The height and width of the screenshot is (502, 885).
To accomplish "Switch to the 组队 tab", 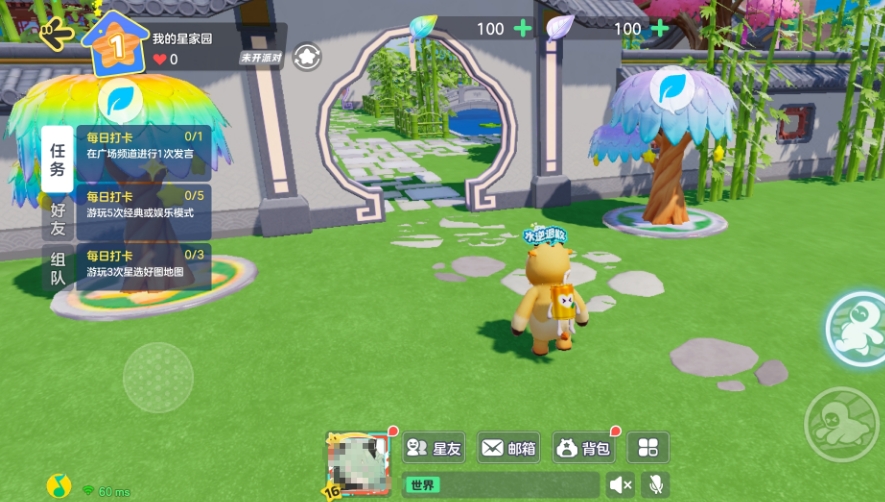I will pos(57,267).
